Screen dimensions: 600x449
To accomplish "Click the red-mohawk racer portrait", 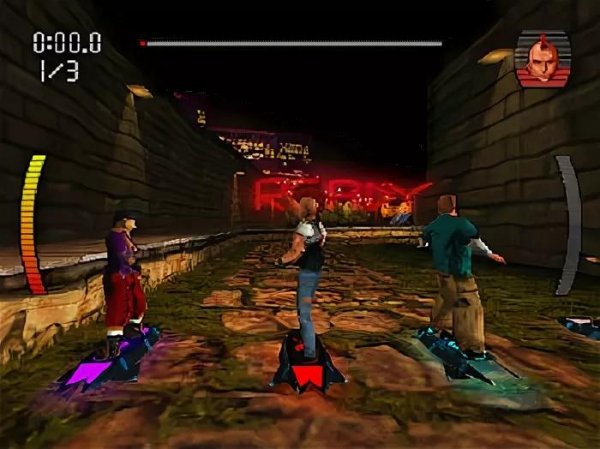I will (542, 59).
